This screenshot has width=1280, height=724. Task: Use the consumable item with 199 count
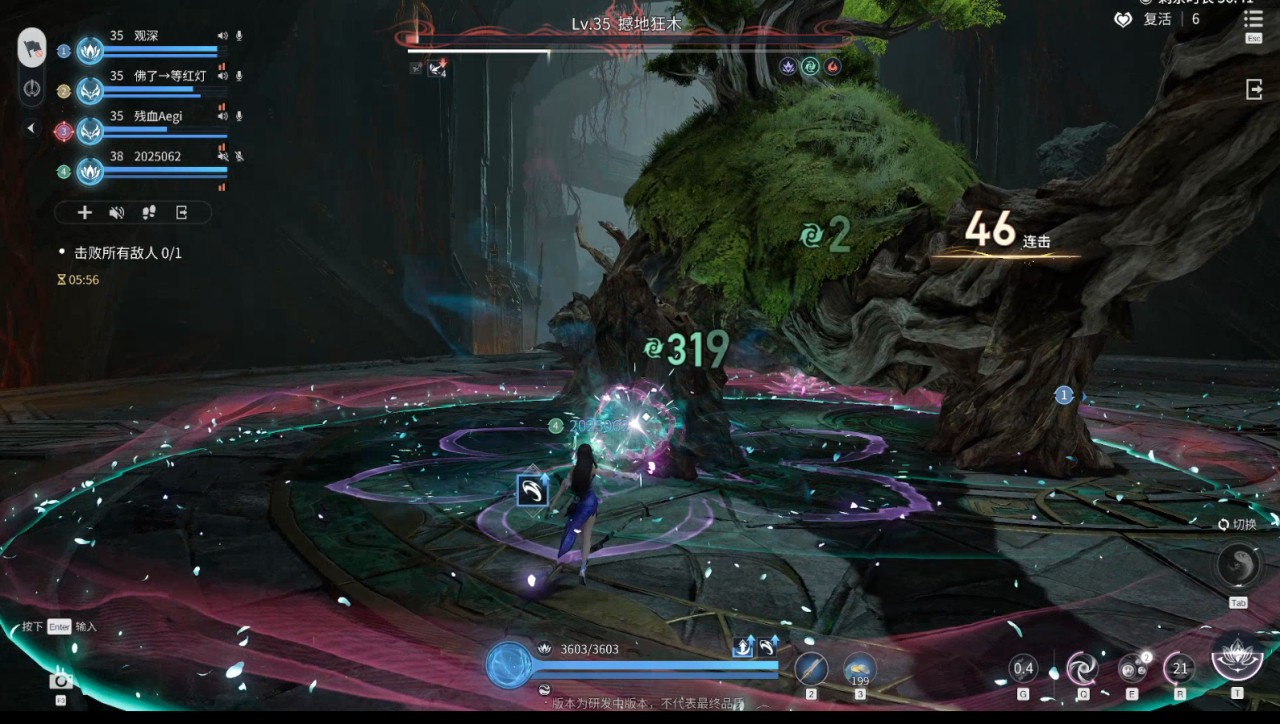point(860,668)
